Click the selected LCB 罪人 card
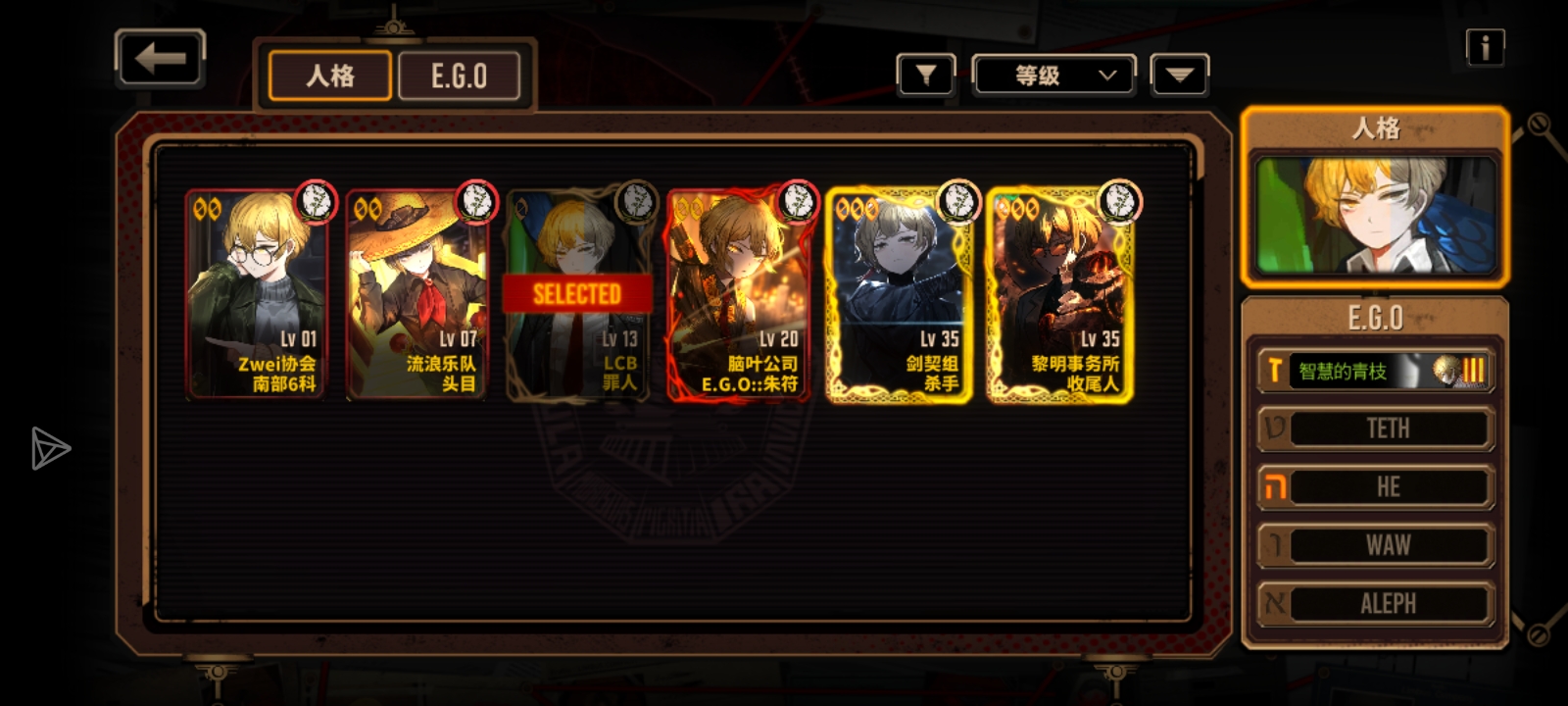The width and height of the screenshot is (1568, 706). coord(577,294)
